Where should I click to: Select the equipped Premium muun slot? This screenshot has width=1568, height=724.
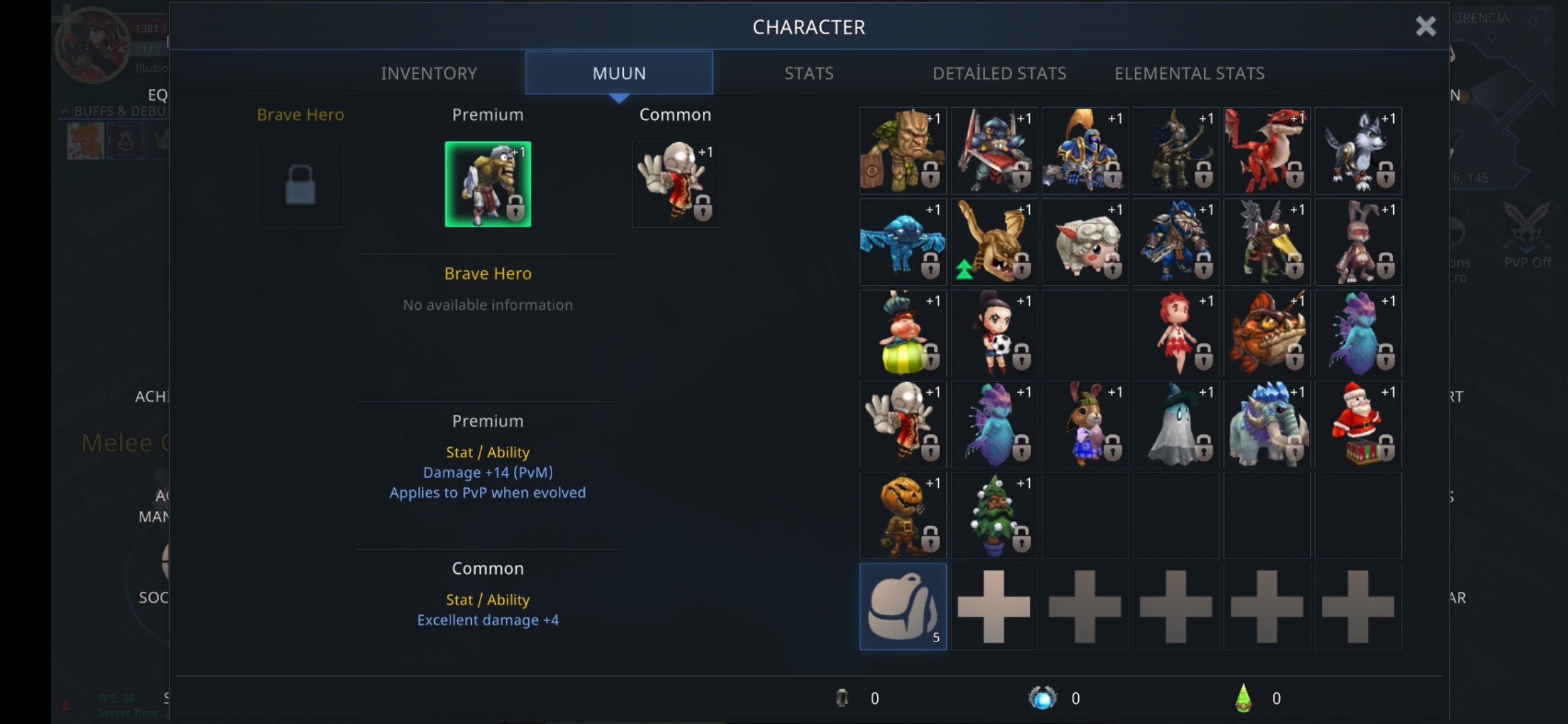(x=488, y=184)
